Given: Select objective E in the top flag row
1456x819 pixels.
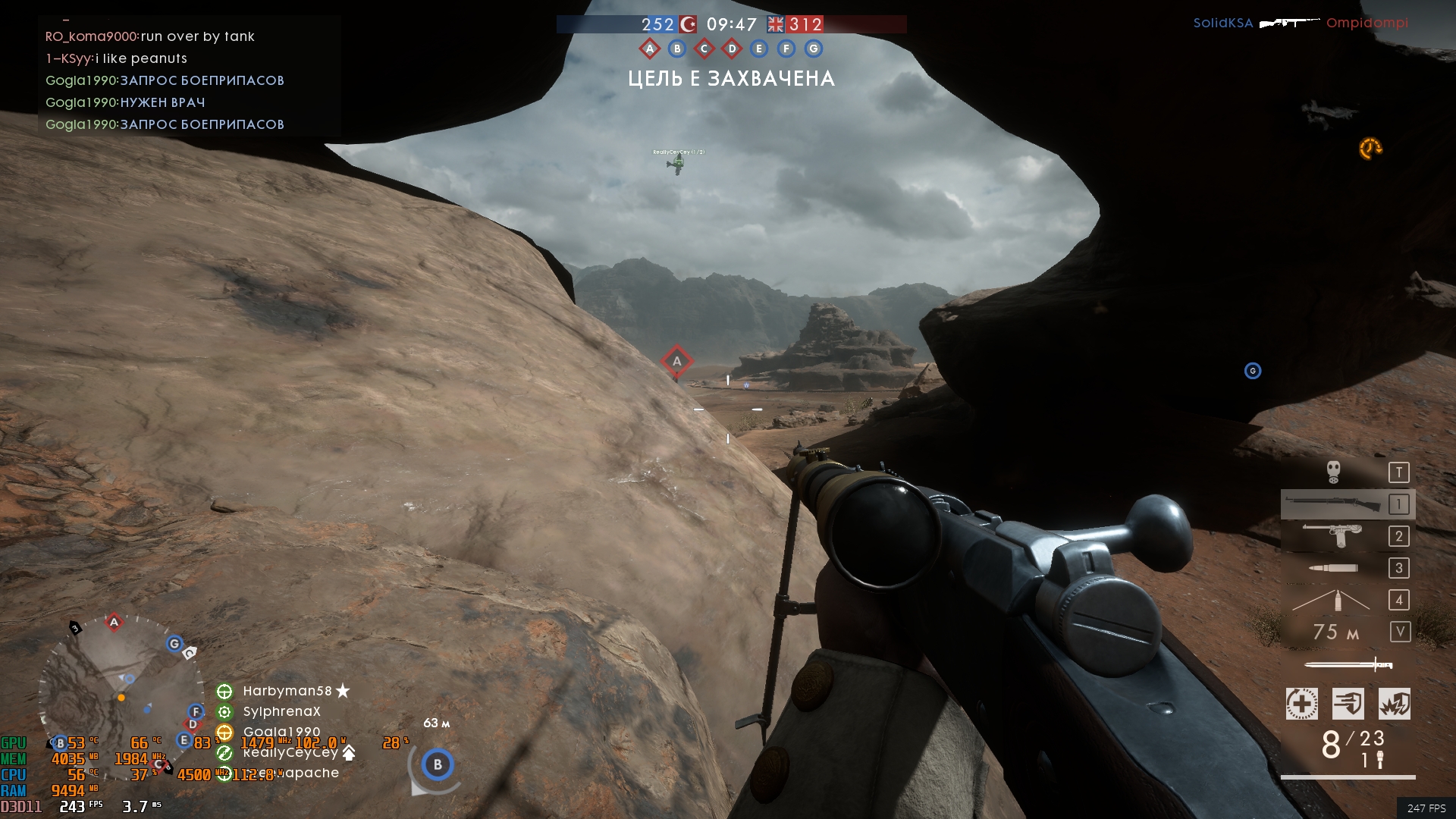Looking at the screenshot, I should pos(758,49).
